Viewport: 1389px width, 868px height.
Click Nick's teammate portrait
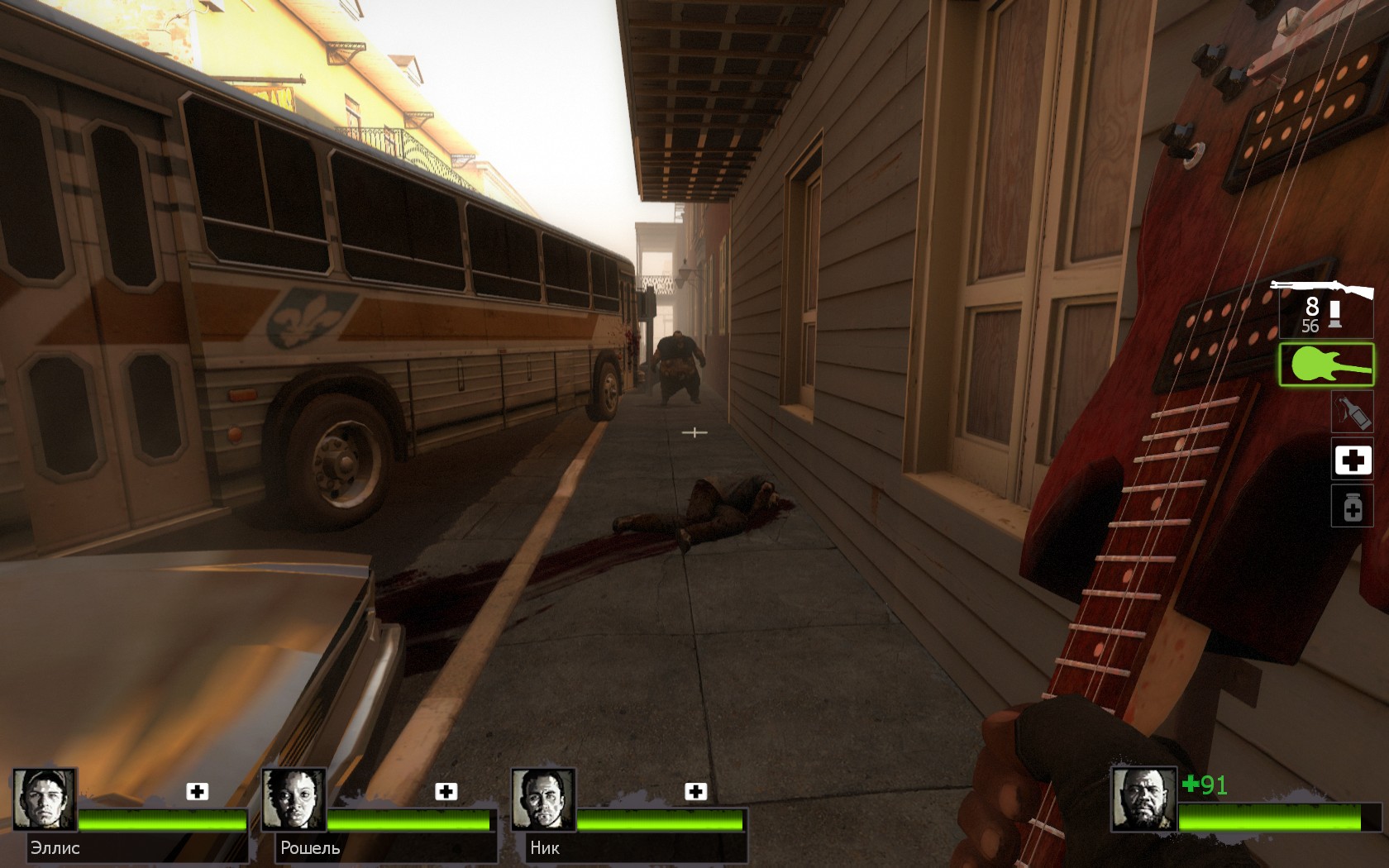[x=543, y=799]
